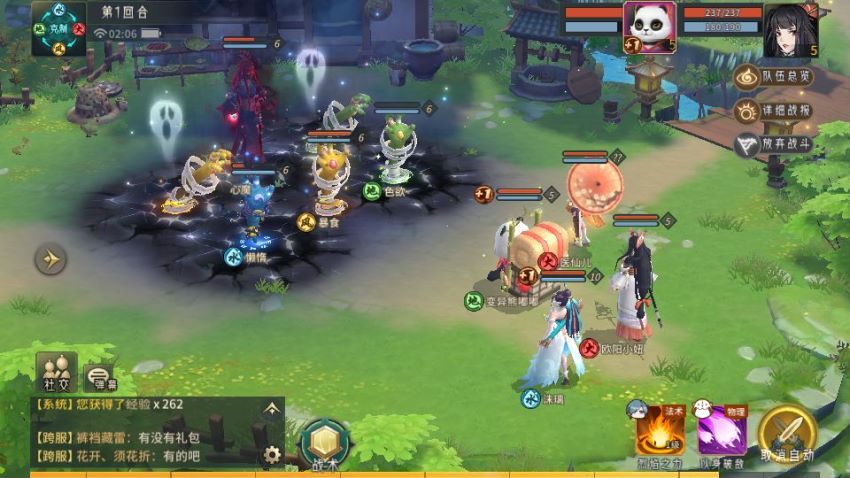Click the round arrow button on left edge

point(50,260)
